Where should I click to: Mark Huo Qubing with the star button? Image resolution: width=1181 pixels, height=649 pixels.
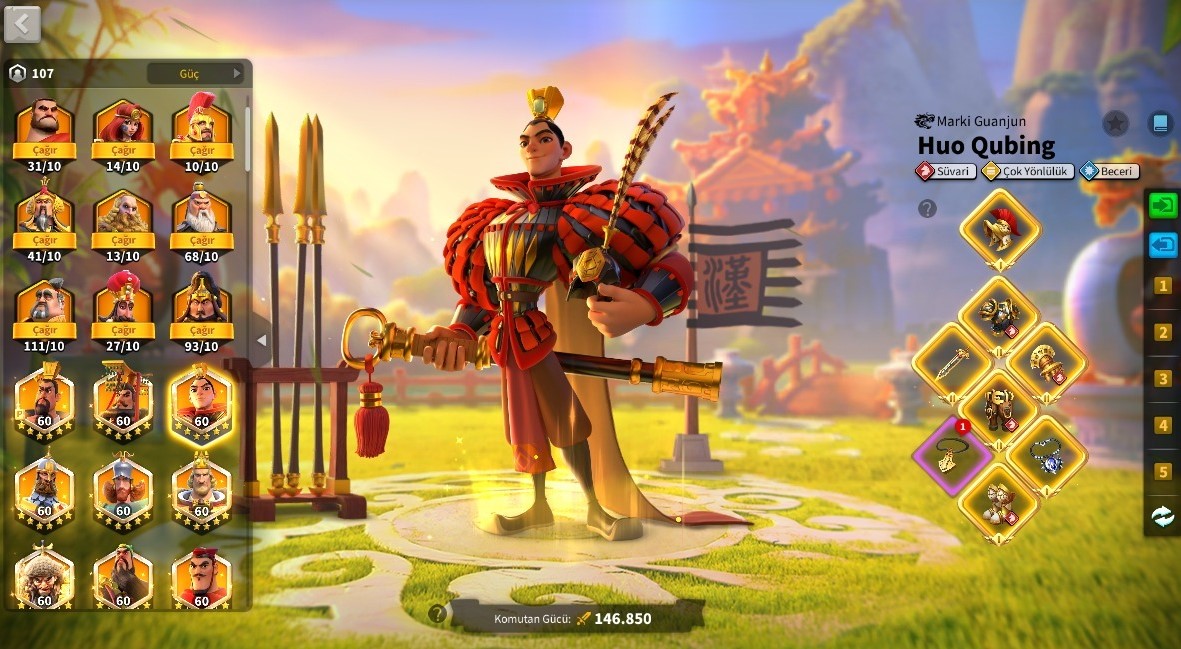point(1115,124)
